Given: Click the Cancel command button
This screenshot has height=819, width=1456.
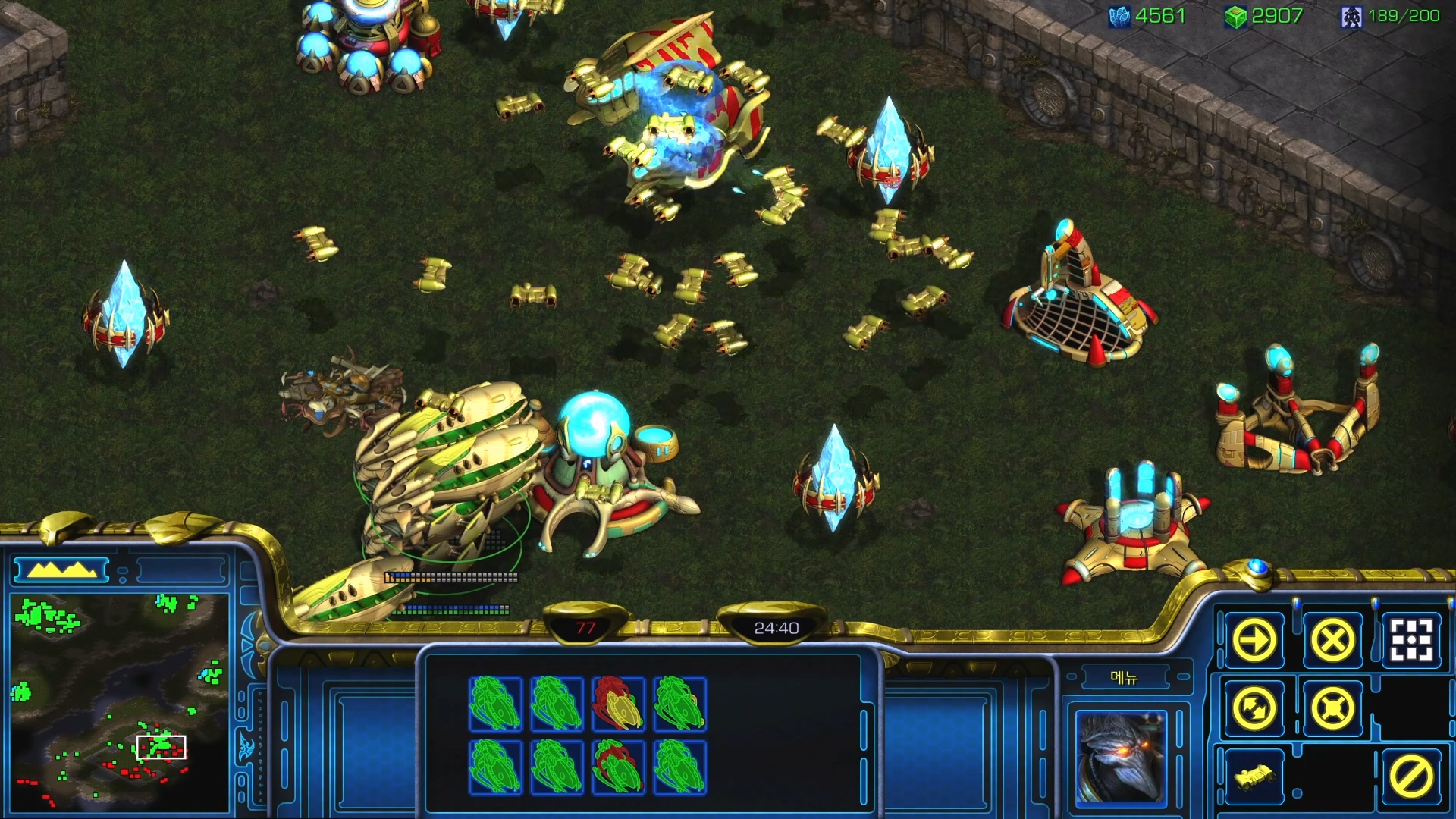Looking at the screenshot, I should (x=1410, y=777).
